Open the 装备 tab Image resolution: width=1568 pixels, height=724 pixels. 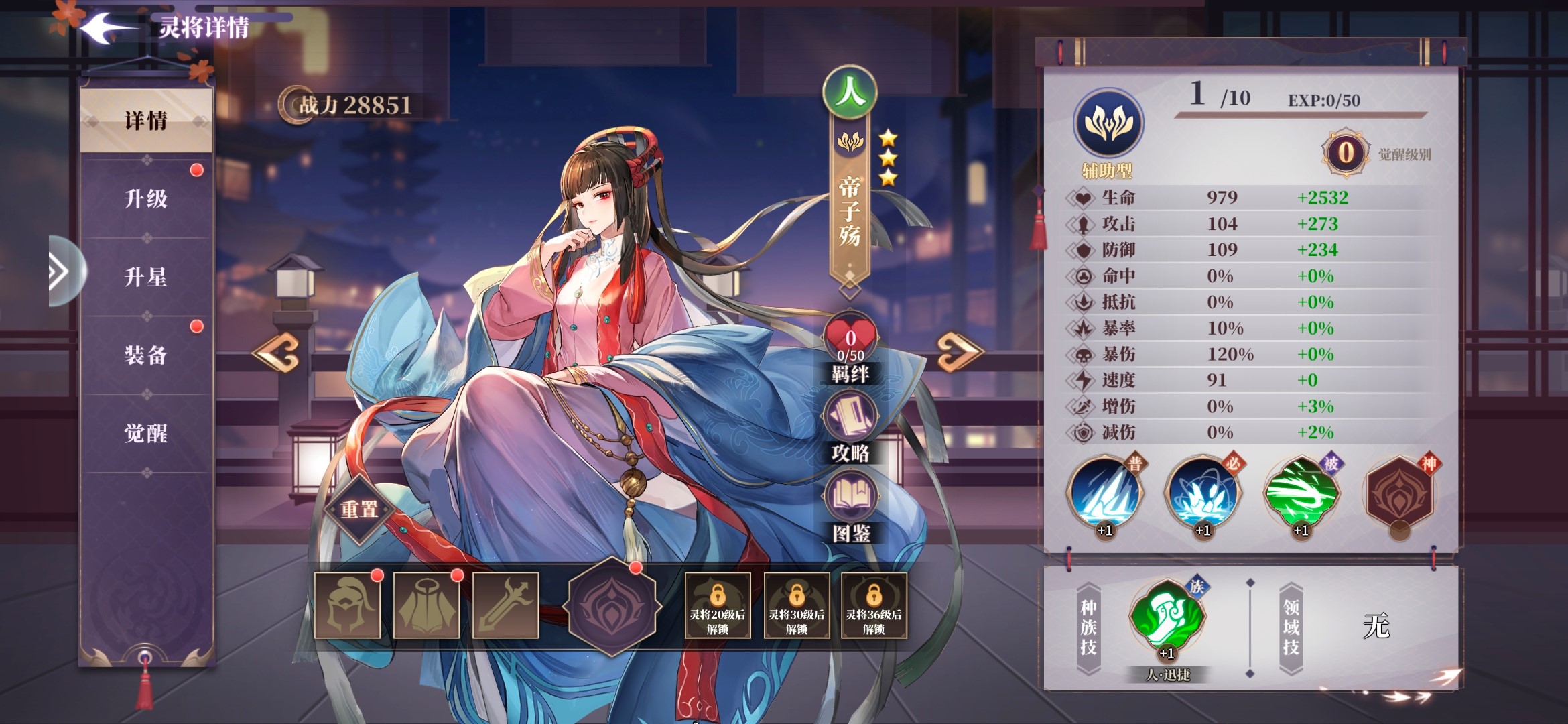point(146,355)
